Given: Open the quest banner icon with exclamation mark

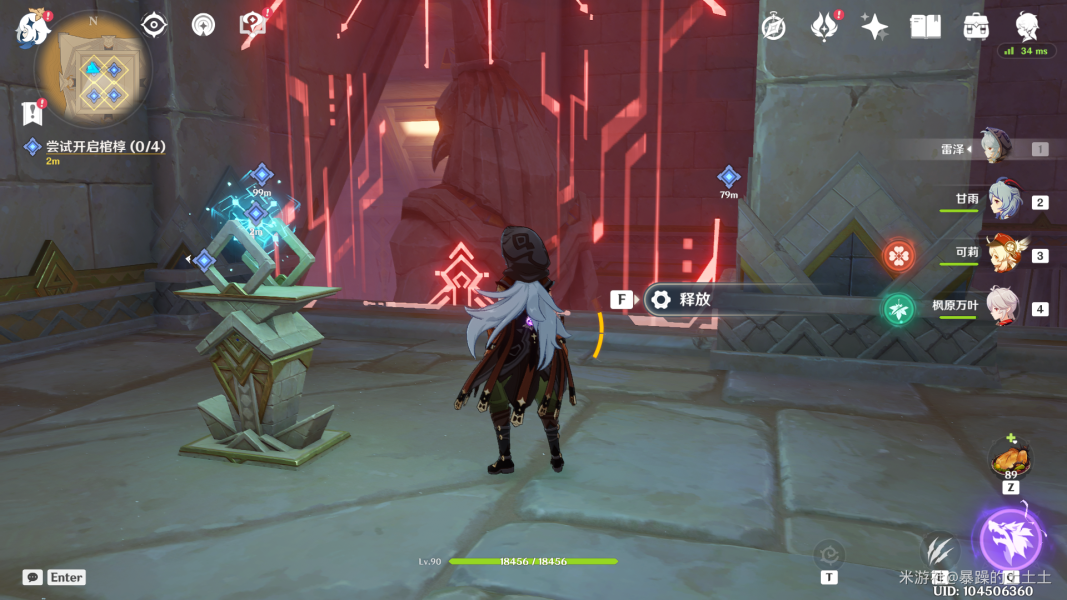Looking at the screenshot, I should (33, 112).
